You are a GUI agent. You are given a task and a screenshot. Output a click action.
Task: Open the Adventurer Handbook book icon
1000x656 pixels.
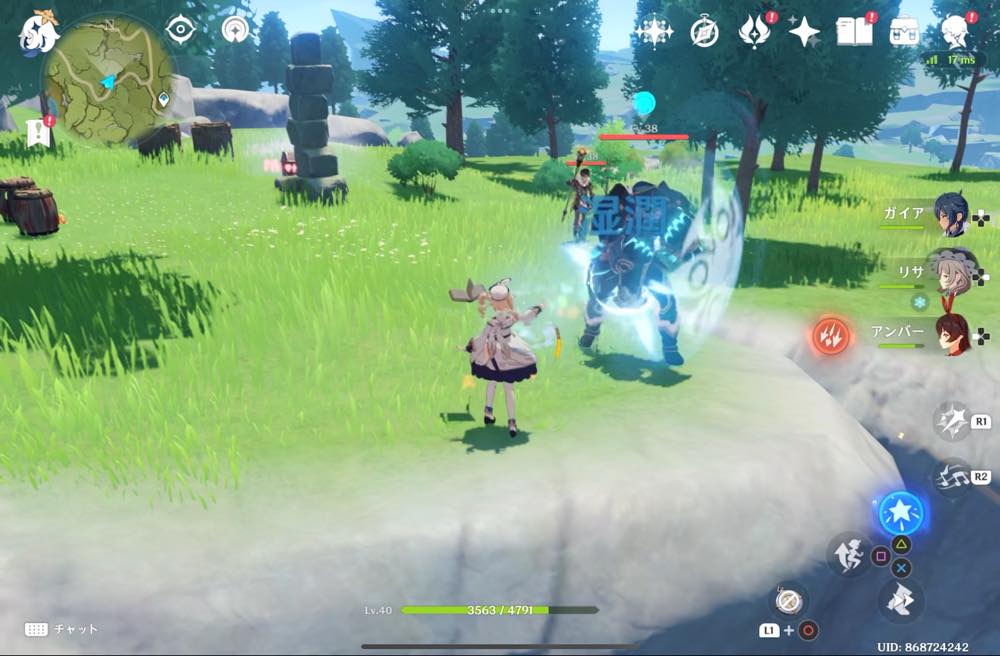(x=853, y=32)
